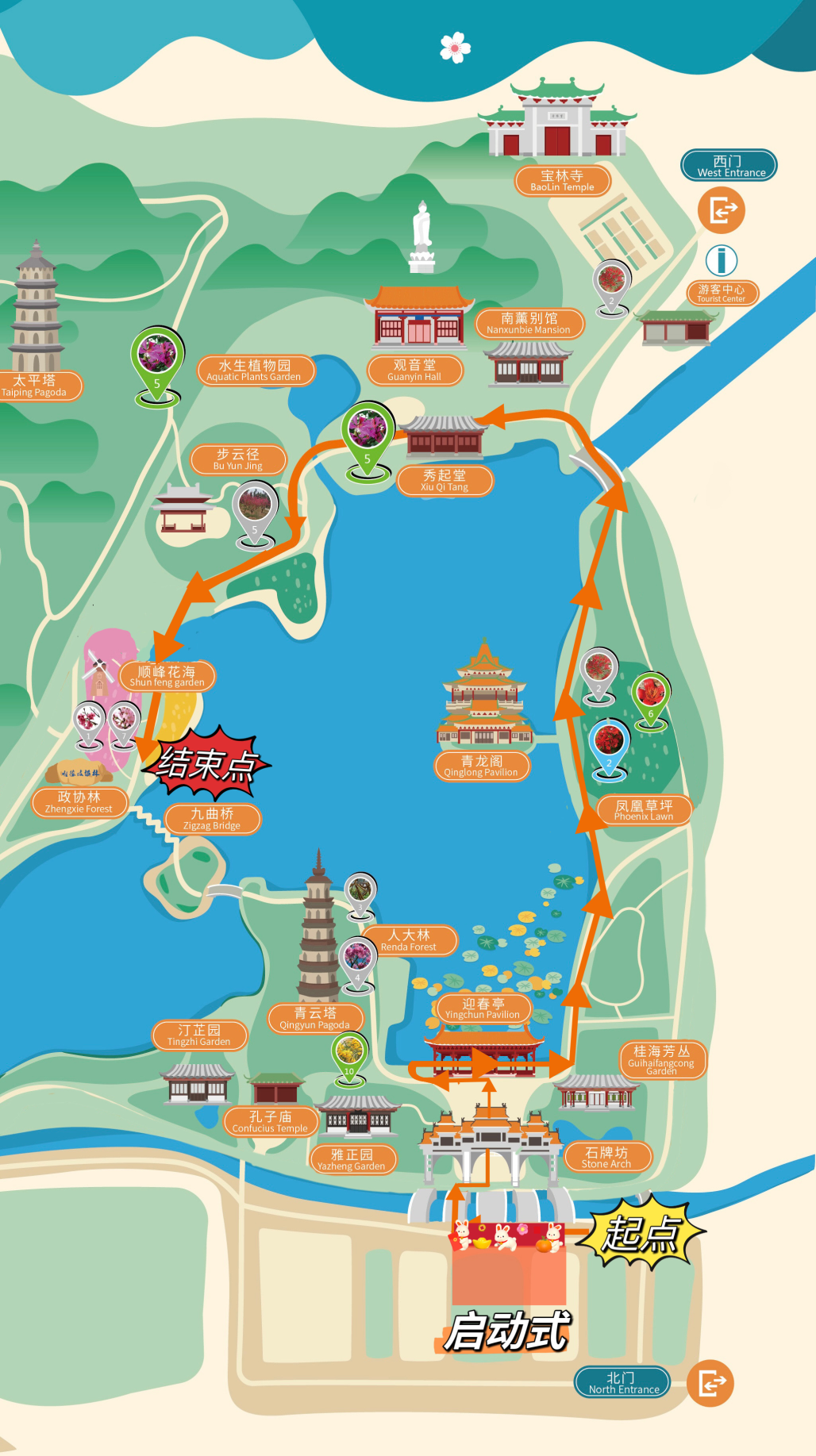Select the Bu Yun Jing label

(x=237, y=459)
